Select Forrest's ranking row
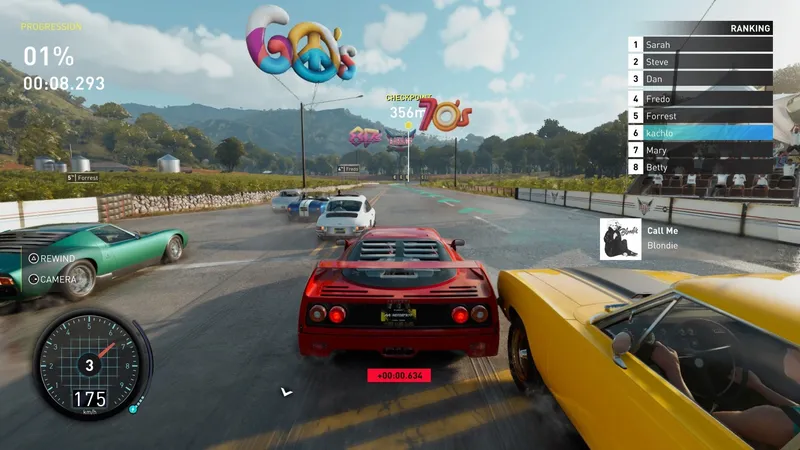800x450 pixels. point(700,116)
